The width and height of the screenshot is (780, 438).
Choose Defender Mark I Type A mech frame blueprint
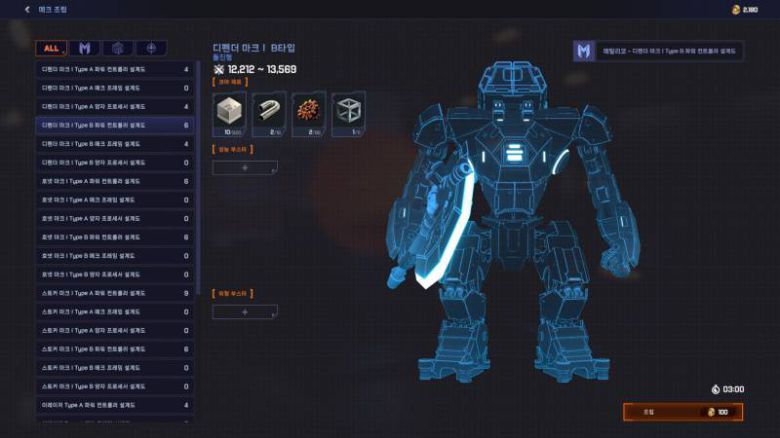click(114, 88)
